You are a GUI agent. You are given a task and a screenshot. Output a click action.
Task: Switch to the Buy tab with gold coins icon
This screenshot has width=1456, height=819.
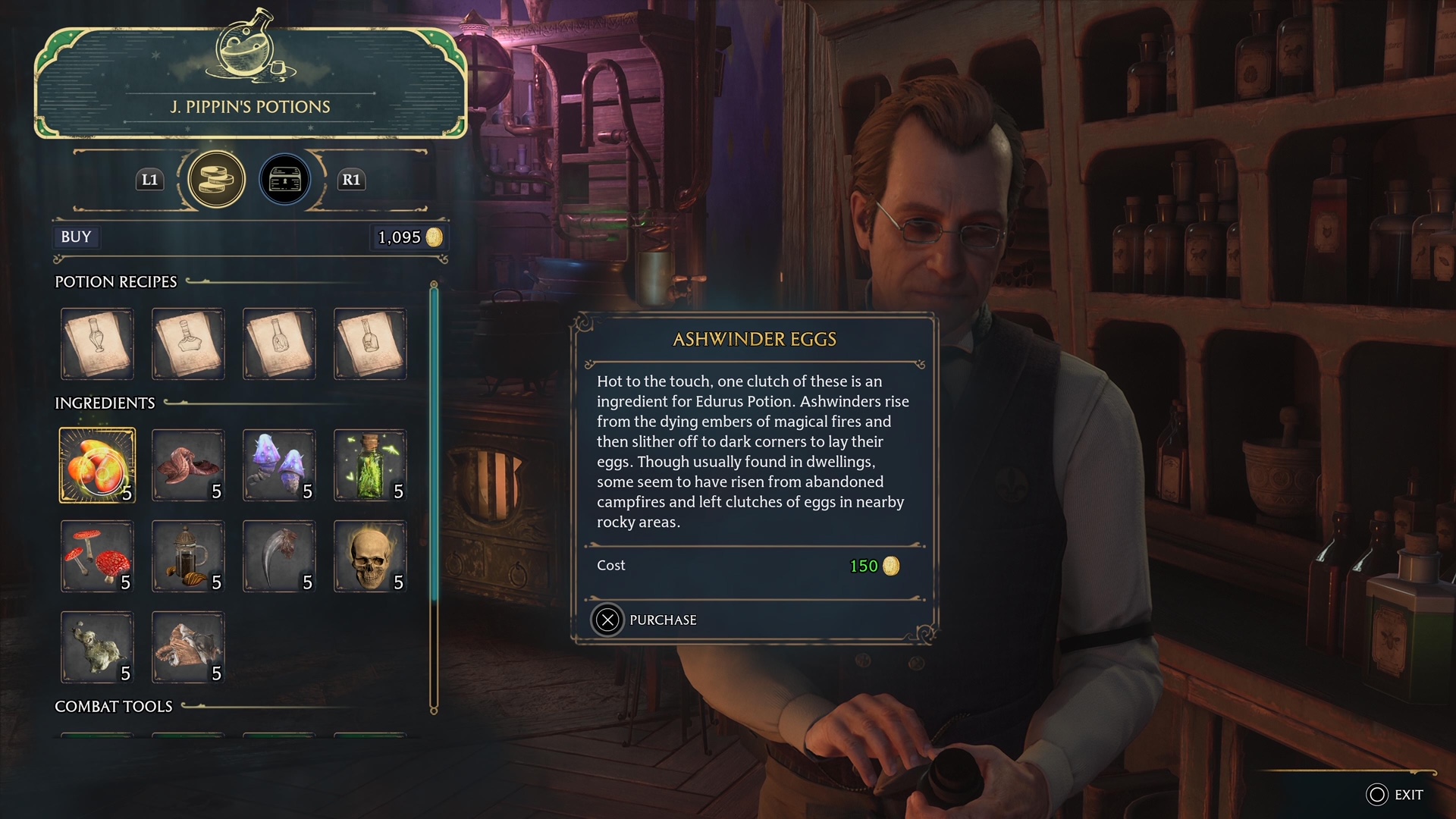pos(216,180)
